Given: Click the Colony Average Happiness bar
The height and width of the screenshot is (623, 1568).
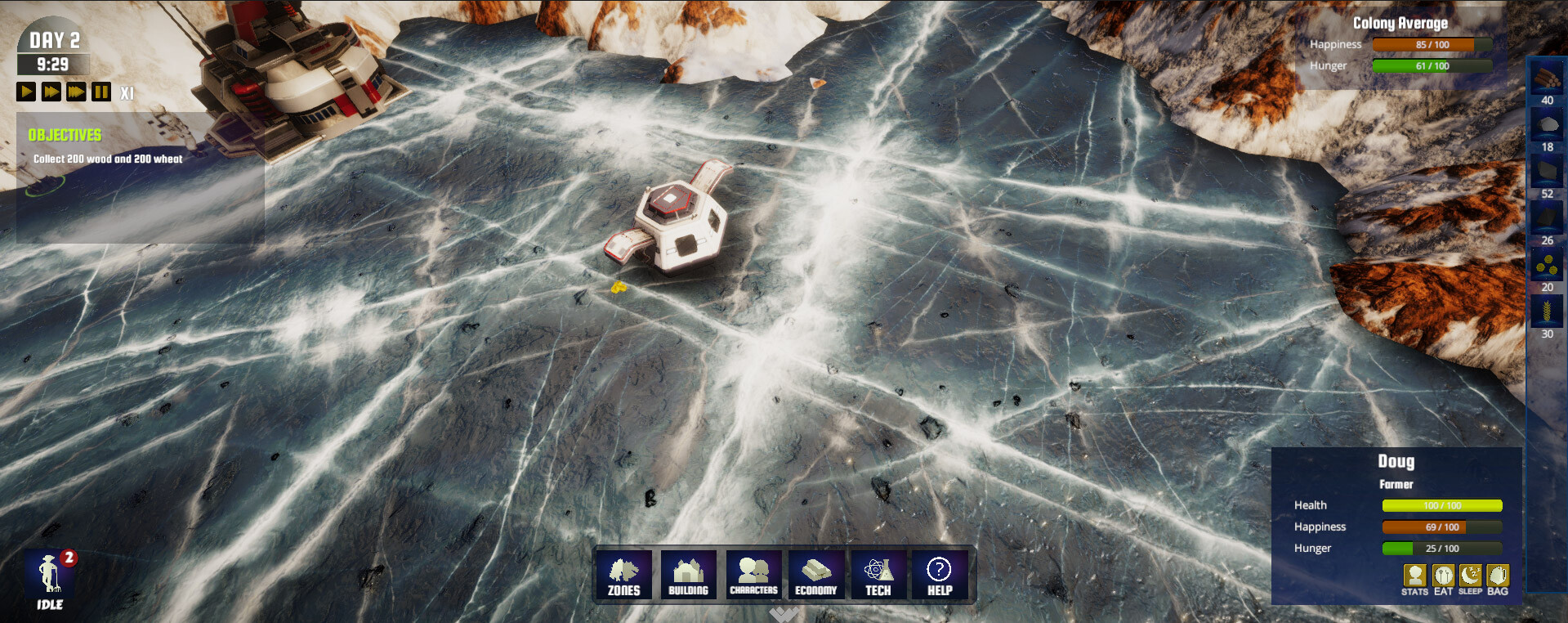Looking at the screenshot, I should click(1434, 44).
